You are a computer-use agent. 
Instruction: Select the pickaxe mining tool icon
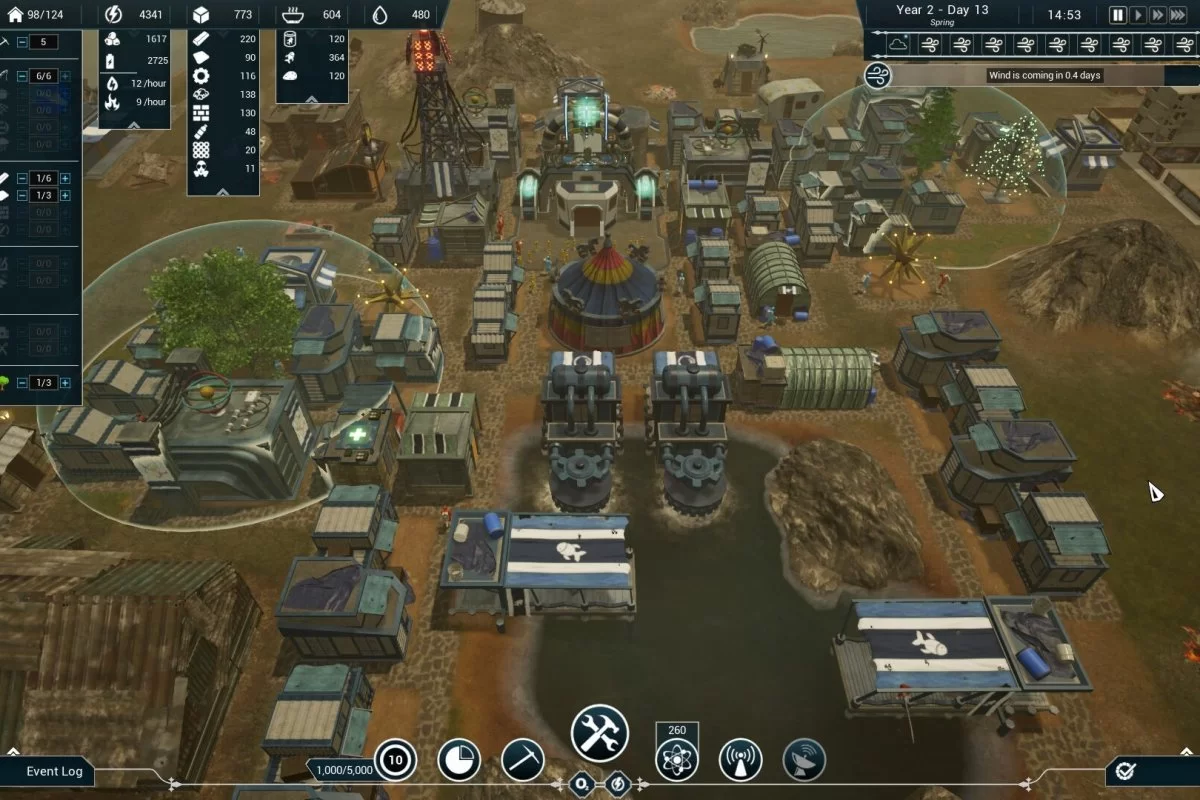pyautogui.click(x=522, y=761)
